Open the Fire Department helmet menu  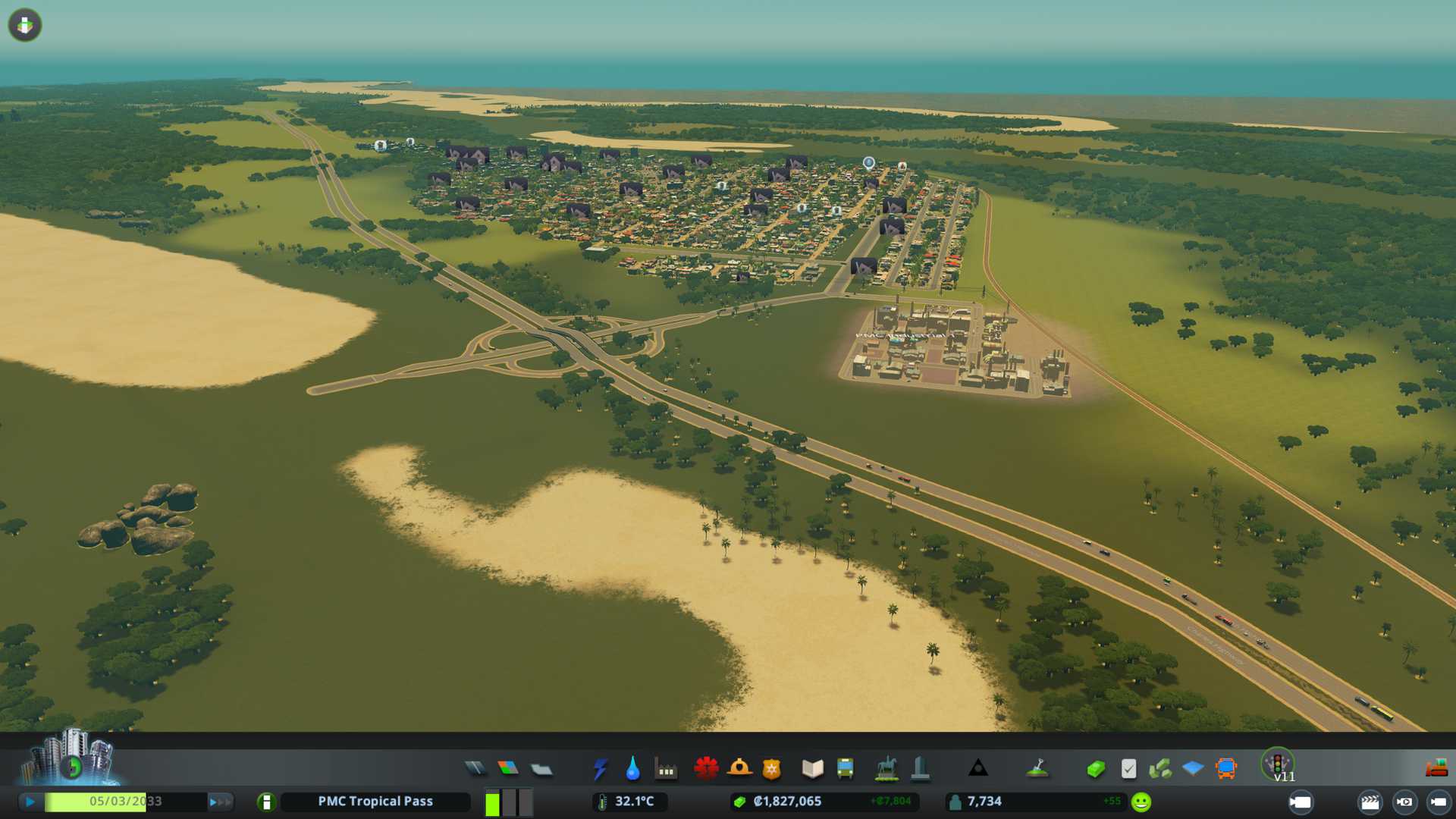click(739, 769)
